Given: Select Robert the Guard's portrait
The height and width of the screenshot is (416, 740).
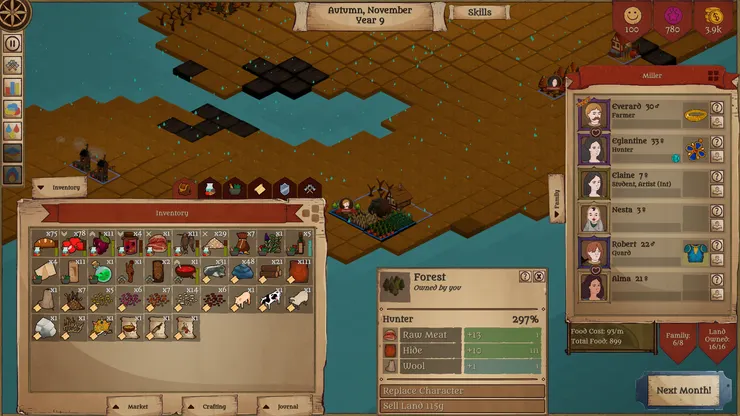Looking at the screenshot, I should point(592,252).
